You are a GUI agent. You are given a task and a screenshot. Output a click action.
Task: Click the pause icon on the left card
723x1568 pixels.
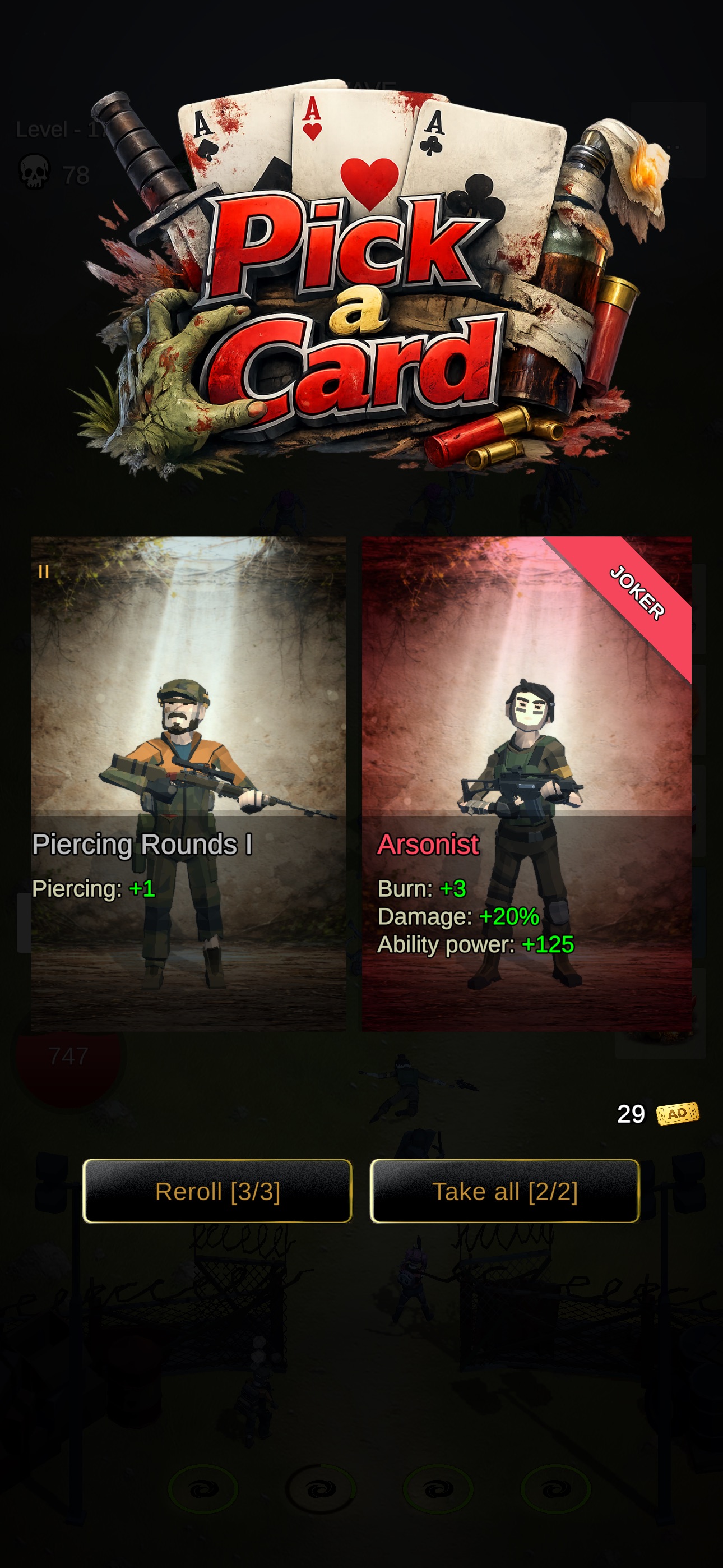point(43,572)
